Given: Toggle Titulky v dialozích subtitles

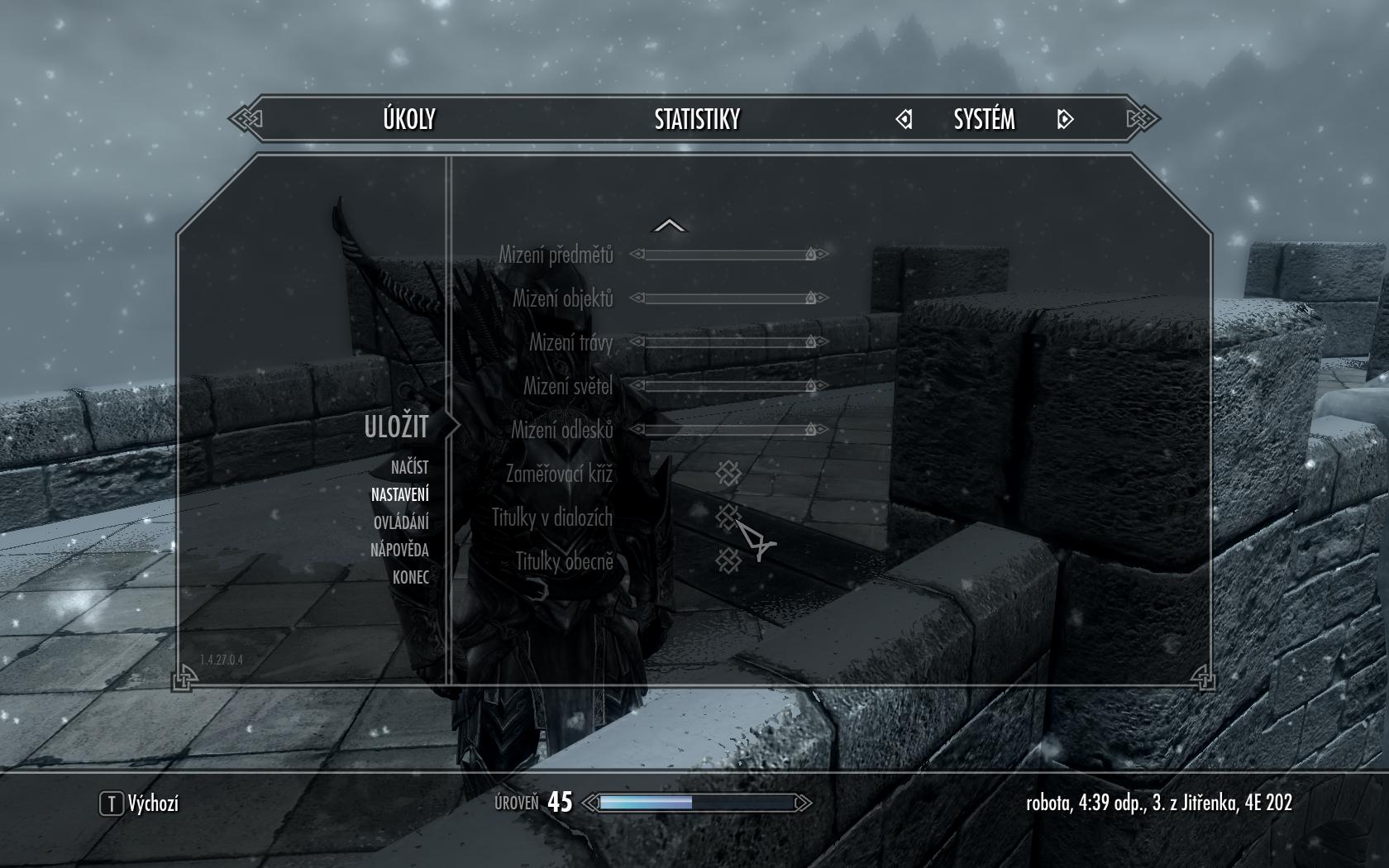Looking at the screenshot, I should (x=728, y=517).
